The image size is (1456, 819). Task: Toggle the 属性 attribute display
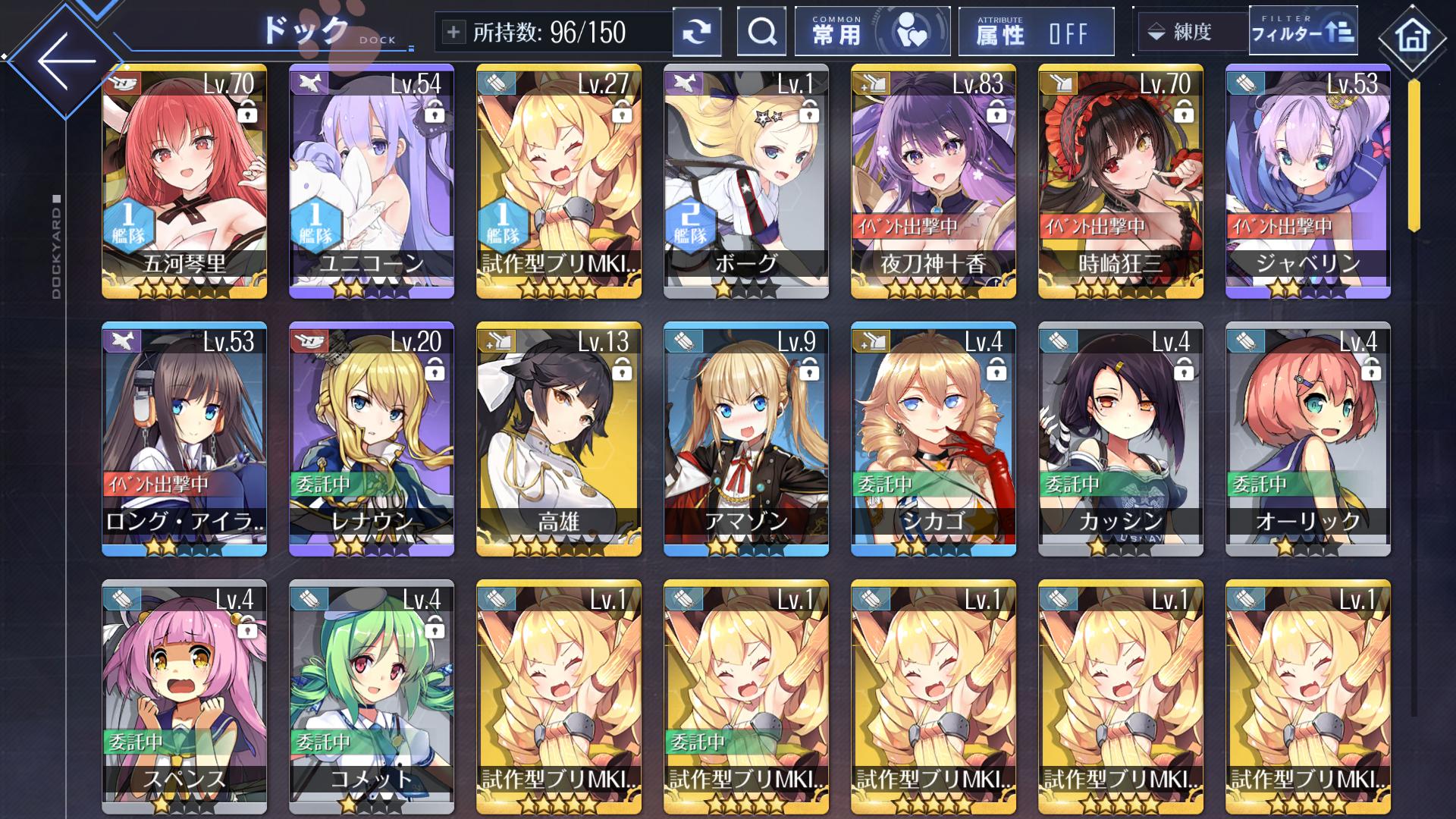point(1036,32)
